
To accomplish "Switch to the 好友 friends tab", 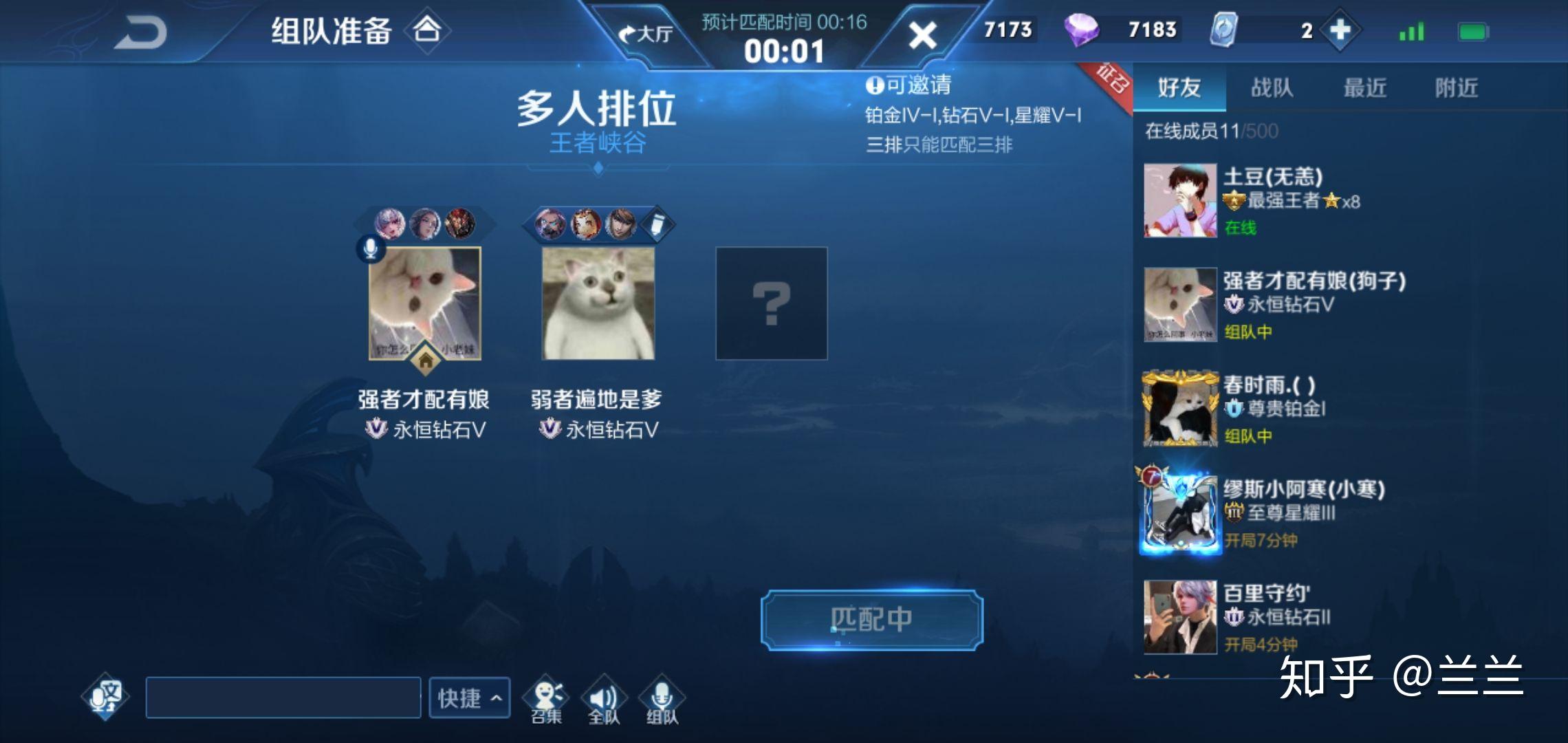I will pyautogui.click(x=1179, y=87).
